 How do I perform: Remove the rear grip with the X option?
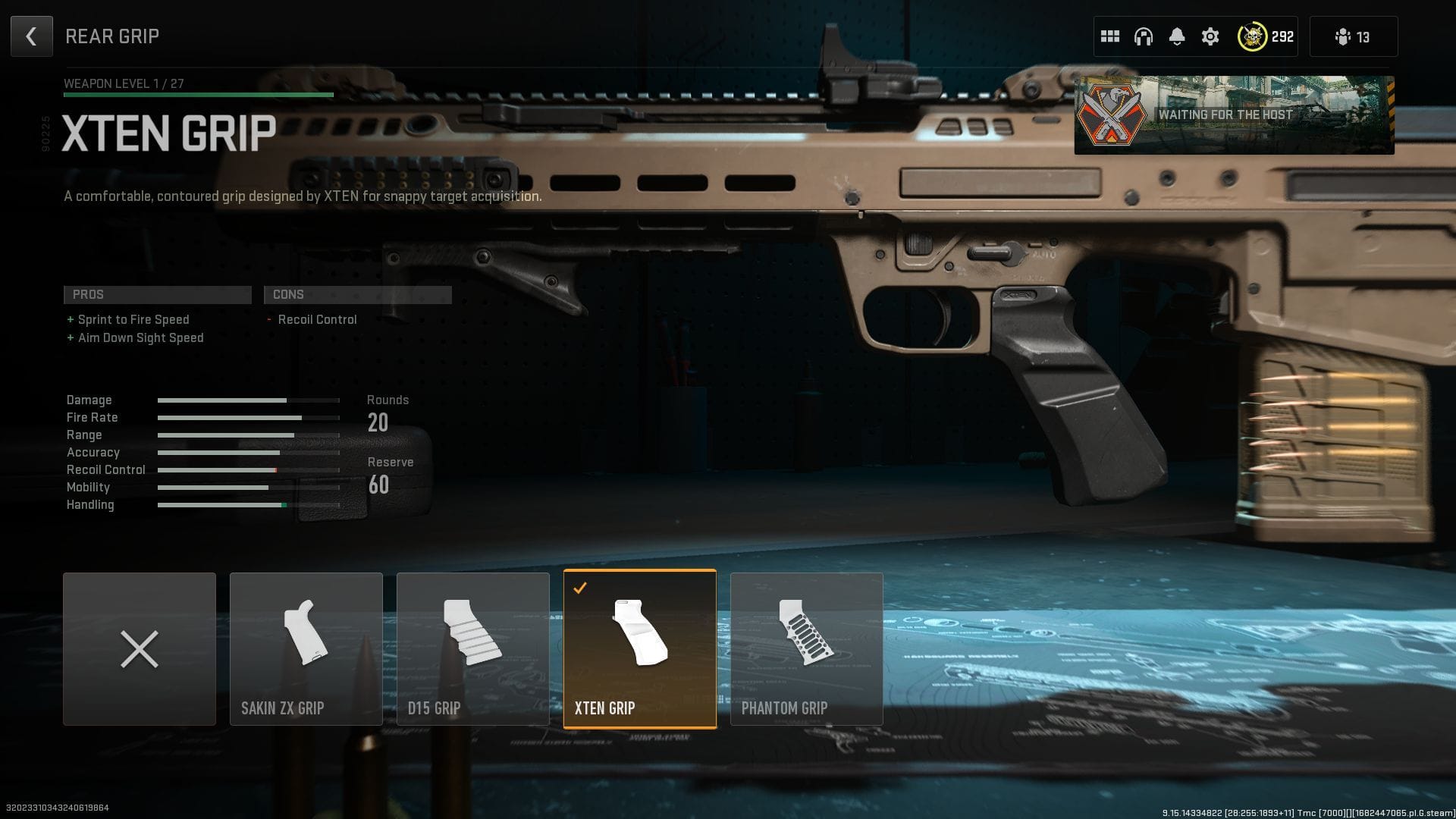click(x=139, y=648)
